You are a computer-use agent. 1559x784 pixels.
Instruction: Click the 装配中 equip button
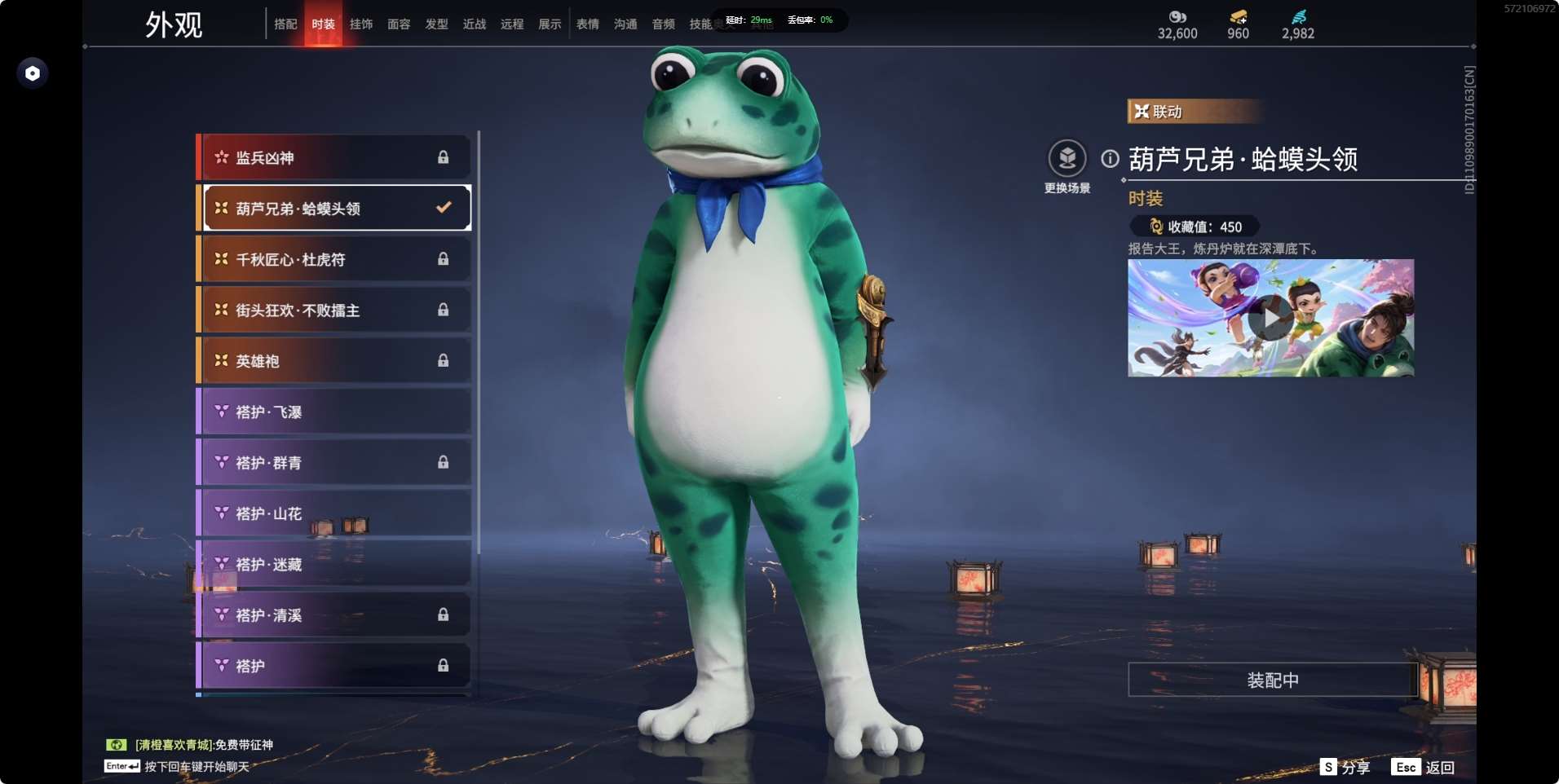click(1272, 680)
